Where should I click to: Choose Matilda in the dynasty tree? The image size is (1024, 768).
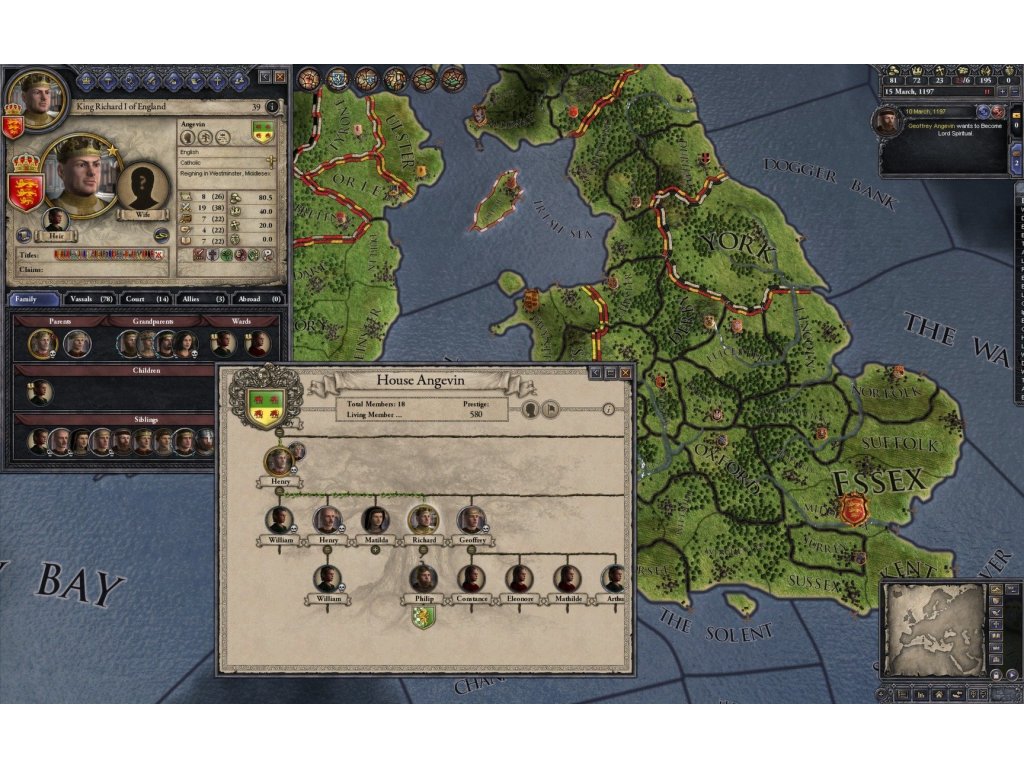(376, 520)
